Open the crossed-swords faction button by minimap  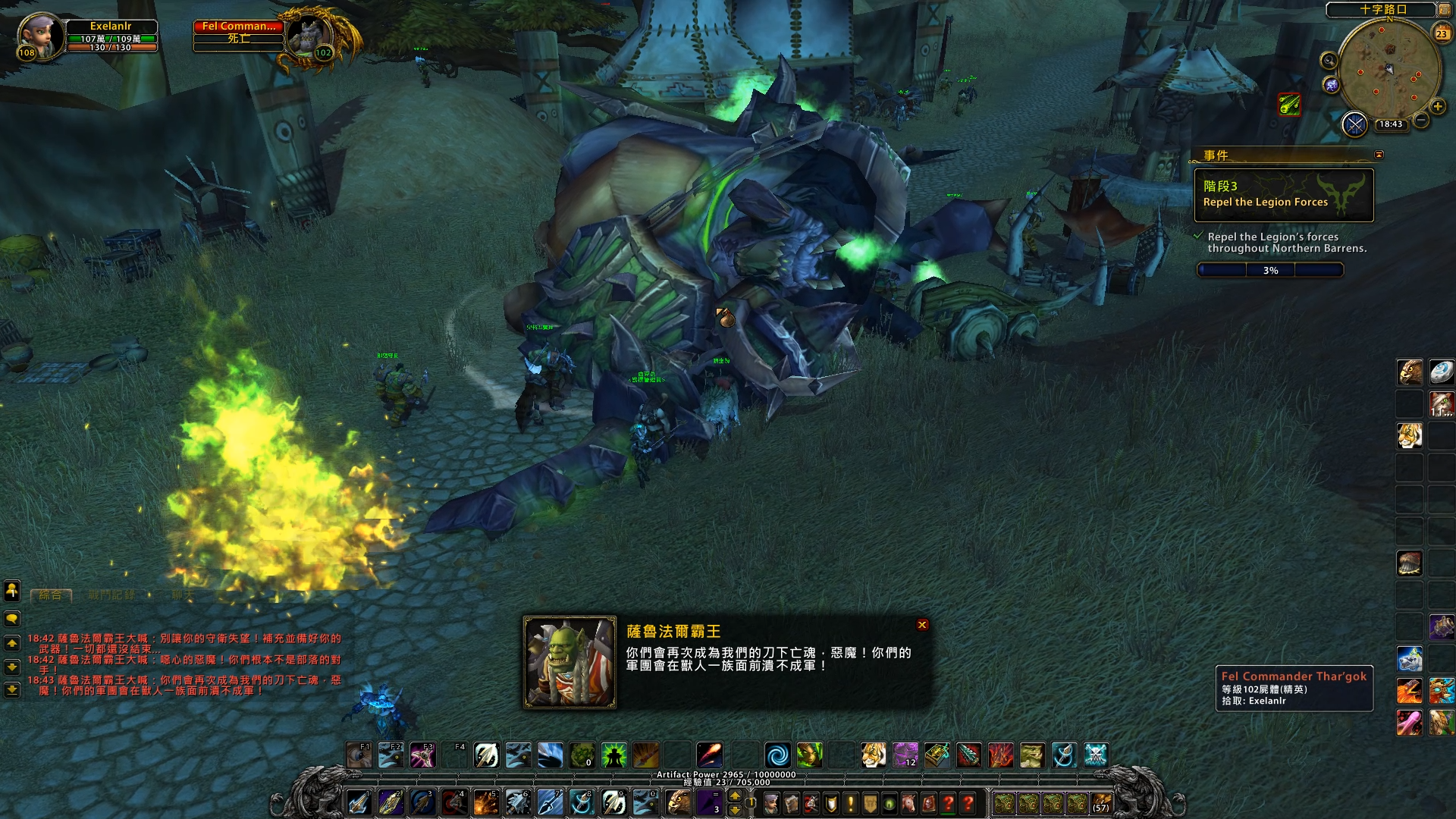pos(1354,124)
